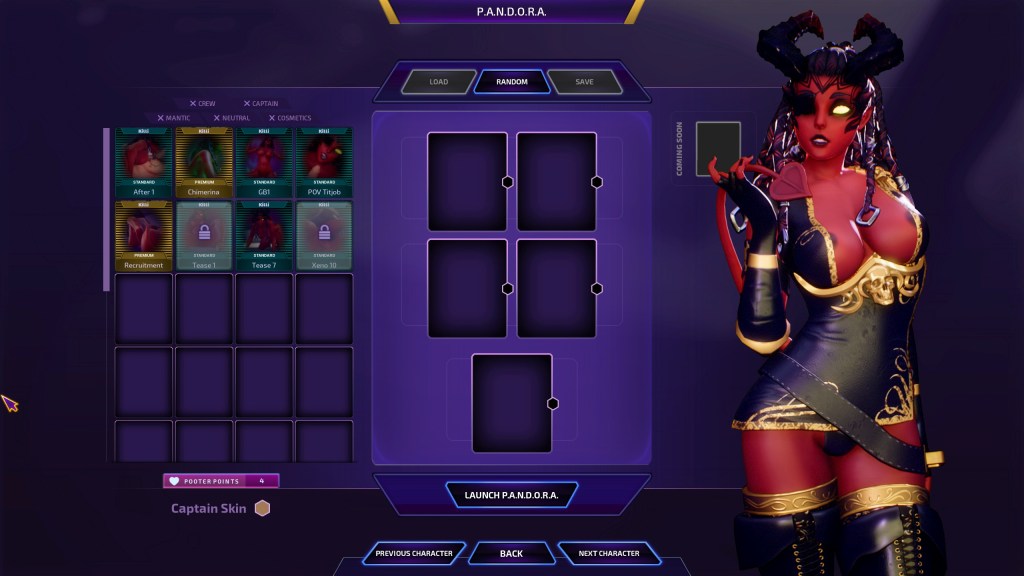Save the current card setup
The width and height of the screenshot is (1024, 576).
click(584, 82)
